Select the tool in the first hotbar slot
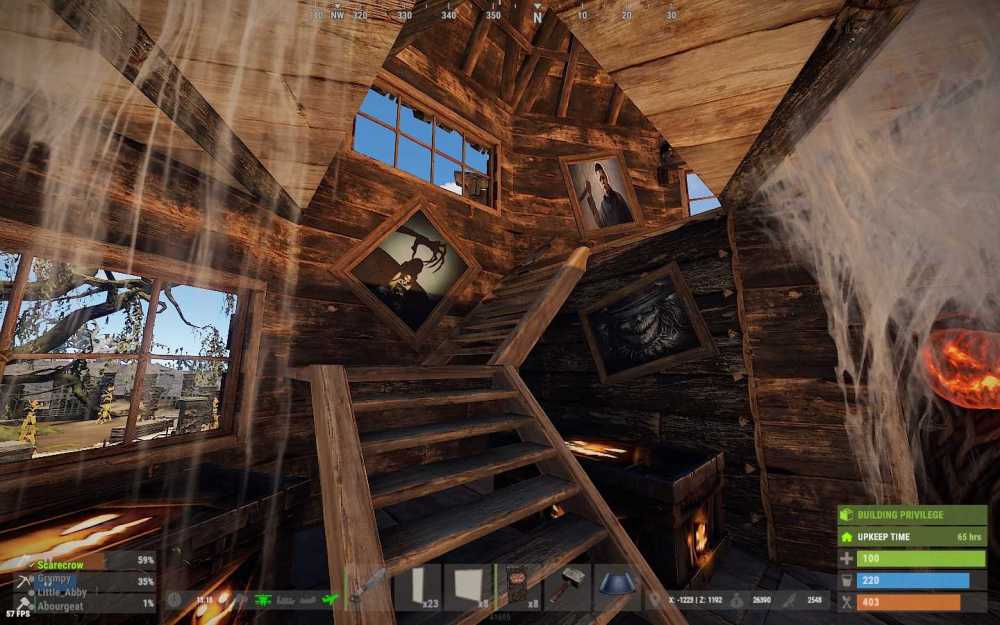This screenshot has width=1000, height=625. (x=368, y=586)
